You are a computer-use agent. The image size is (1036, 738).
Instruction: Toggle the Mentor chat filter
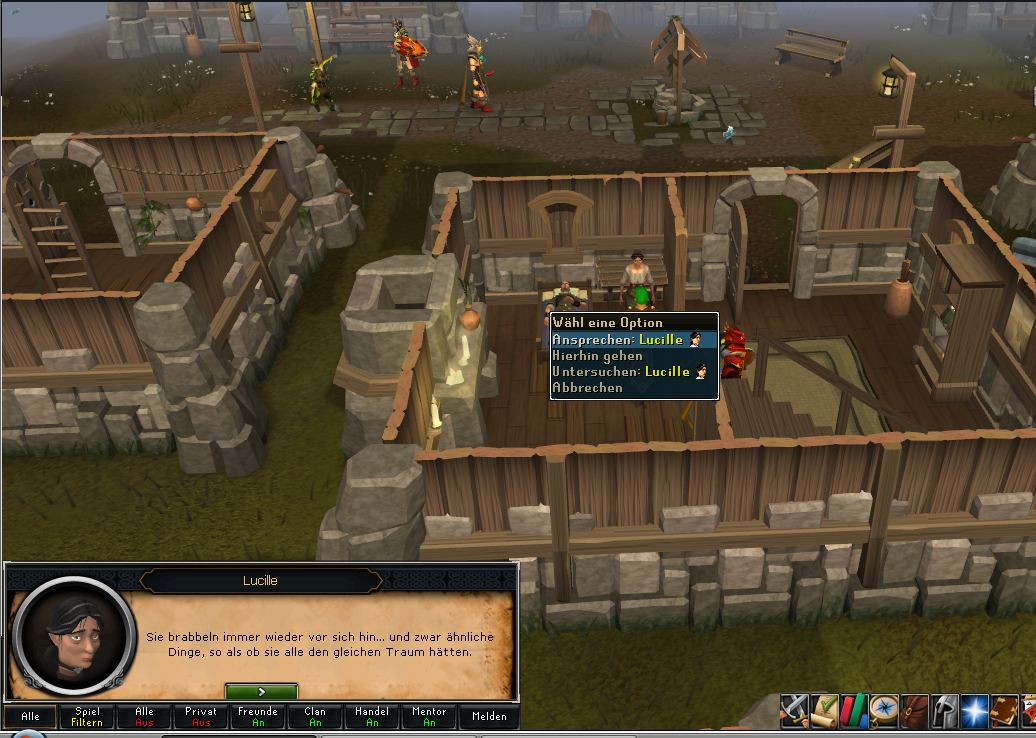[x=429, y=716]
